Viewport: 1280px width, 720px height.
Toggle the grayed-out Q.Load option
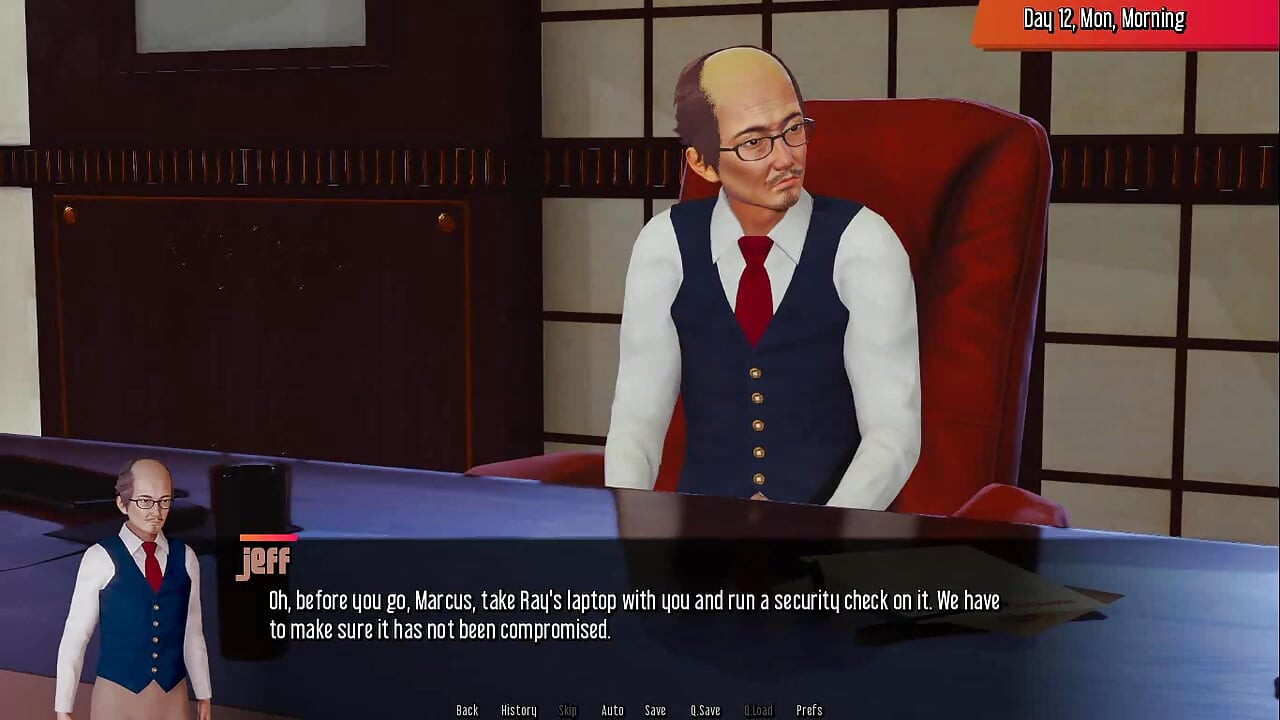point(757,710)
